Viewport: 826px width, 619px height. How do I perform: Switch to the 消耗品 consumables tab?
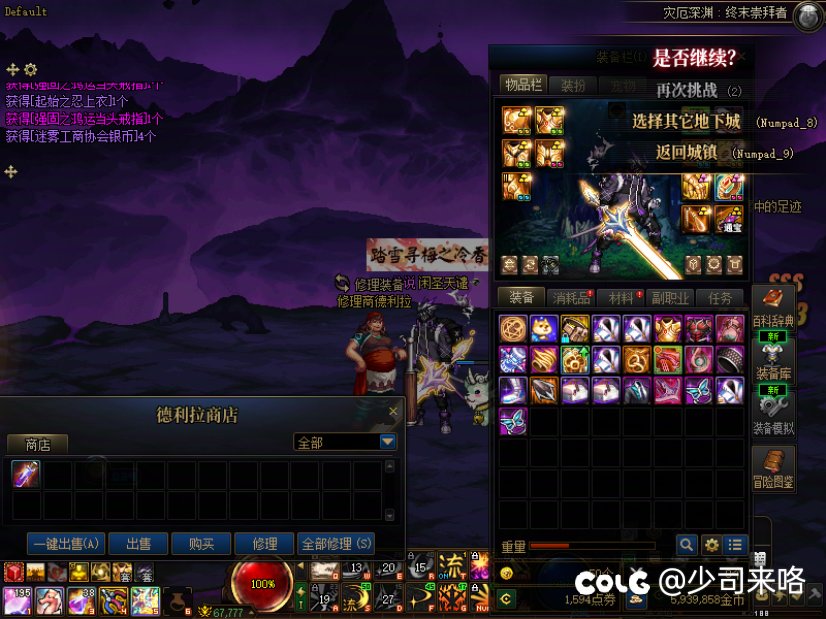click(x=572, y=298)
